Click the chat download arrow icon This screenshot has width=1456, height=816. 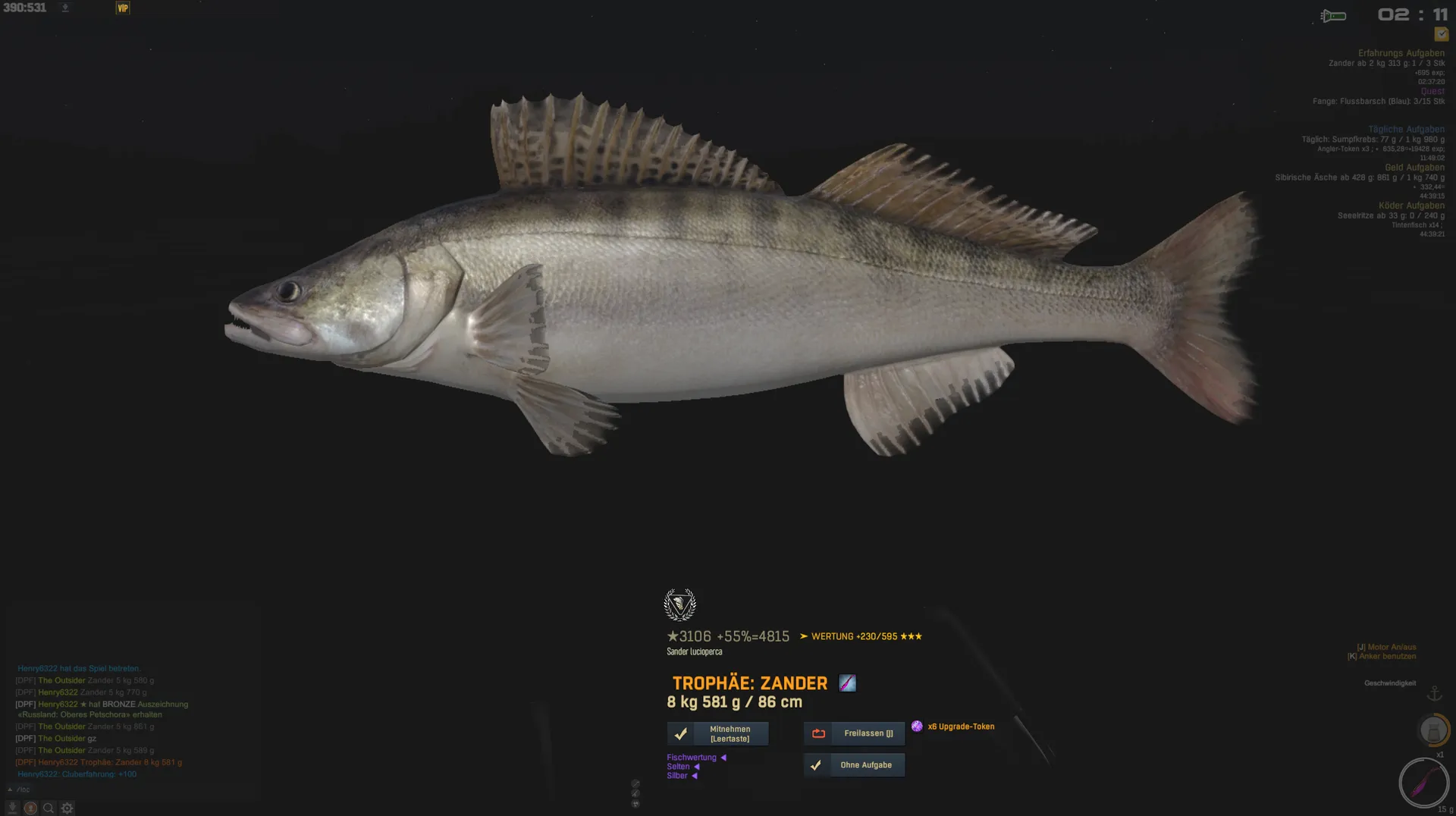point(12,808)
